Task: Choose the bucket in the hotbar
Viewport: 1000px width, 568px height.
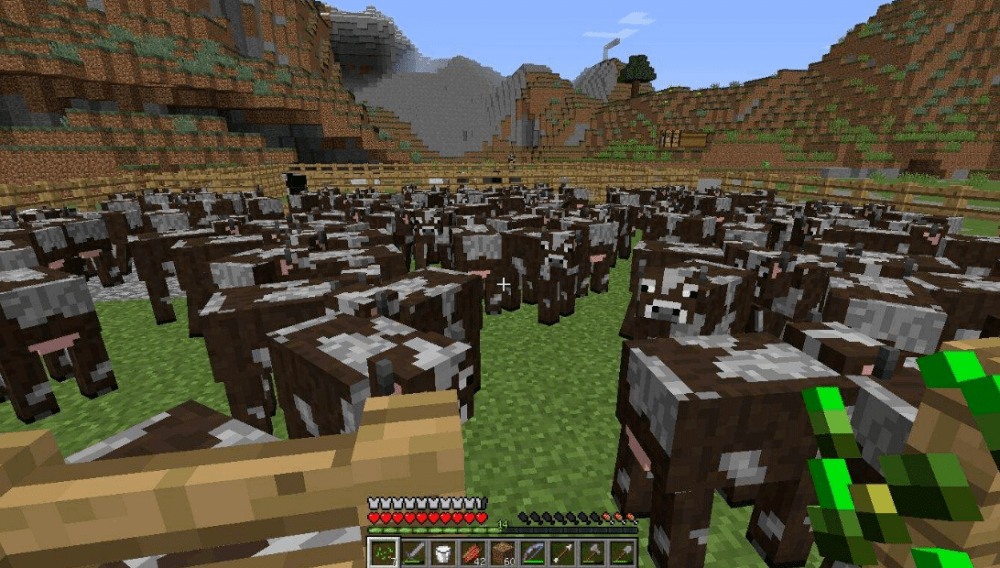Action: 442,552
